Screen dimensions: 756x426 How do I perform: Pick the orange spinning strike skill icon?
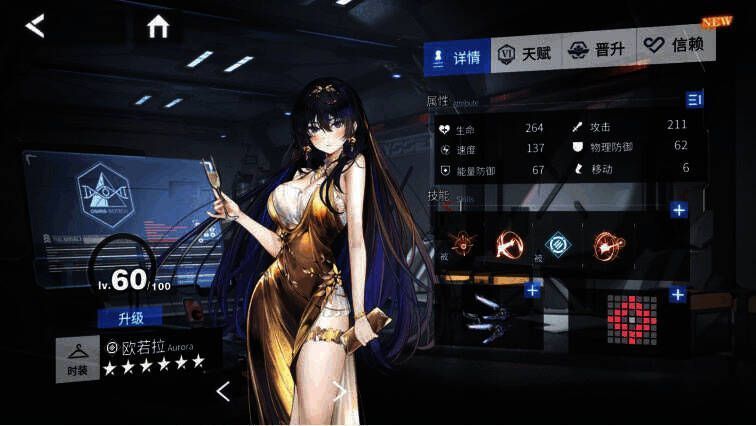coord(603,244)
